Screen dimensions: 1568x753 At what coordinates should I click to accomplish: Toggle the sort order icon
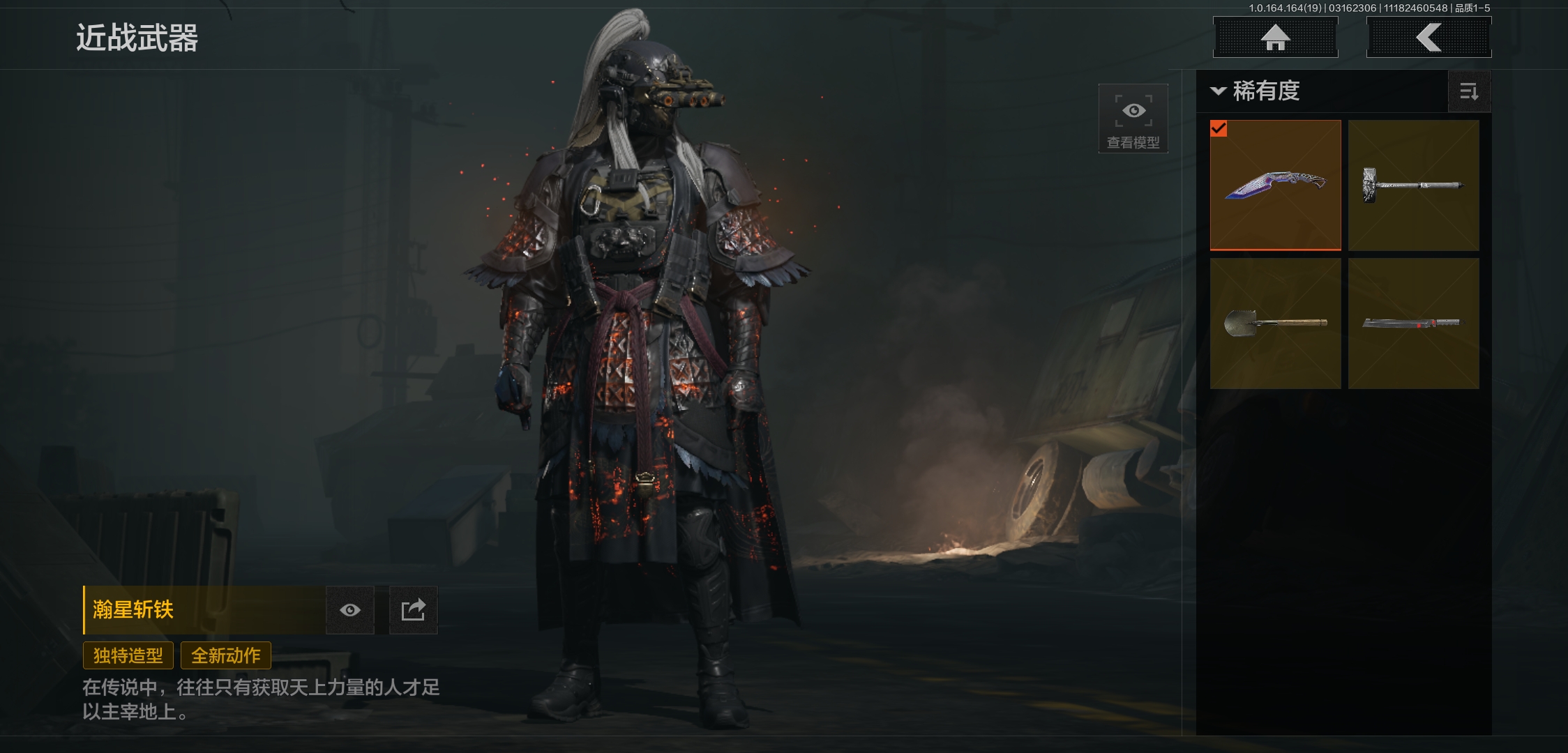point(1469,91)
